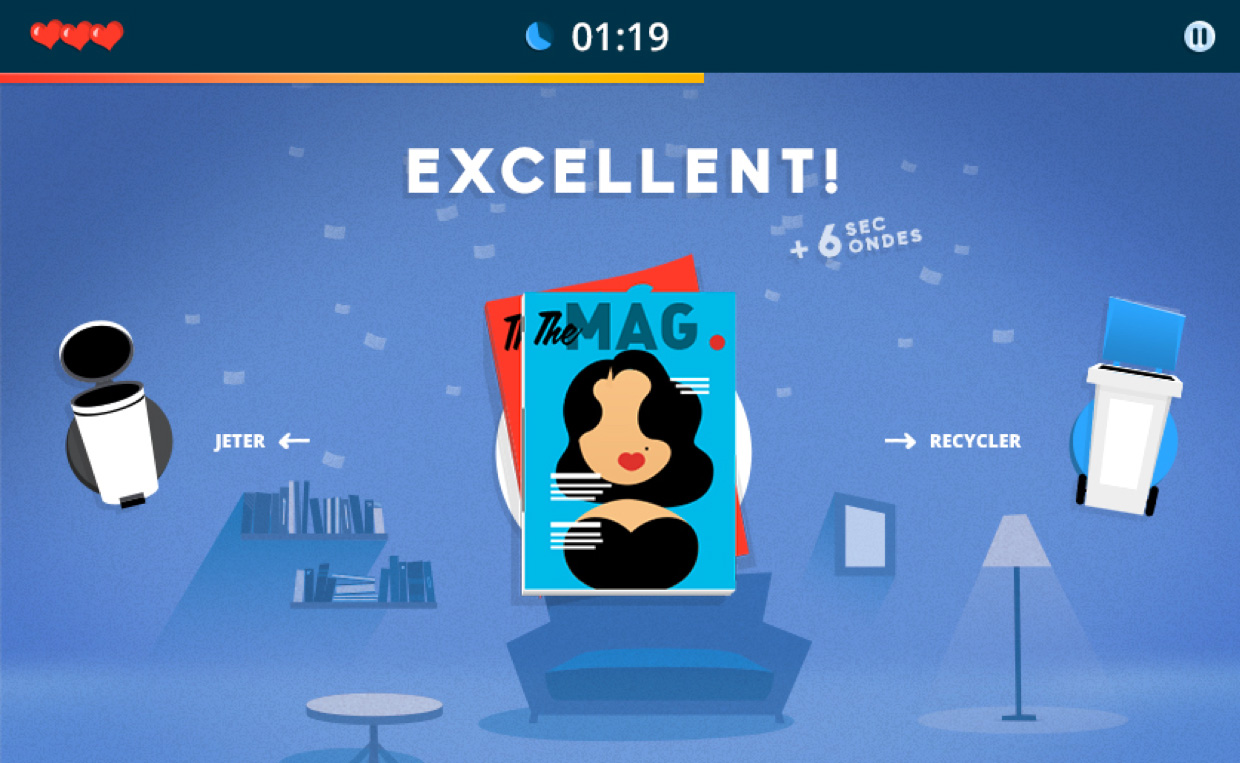The image size is (1240, 763).
Task: Pick the blue The MAG magazine
Action: click(x=629, y=443)
